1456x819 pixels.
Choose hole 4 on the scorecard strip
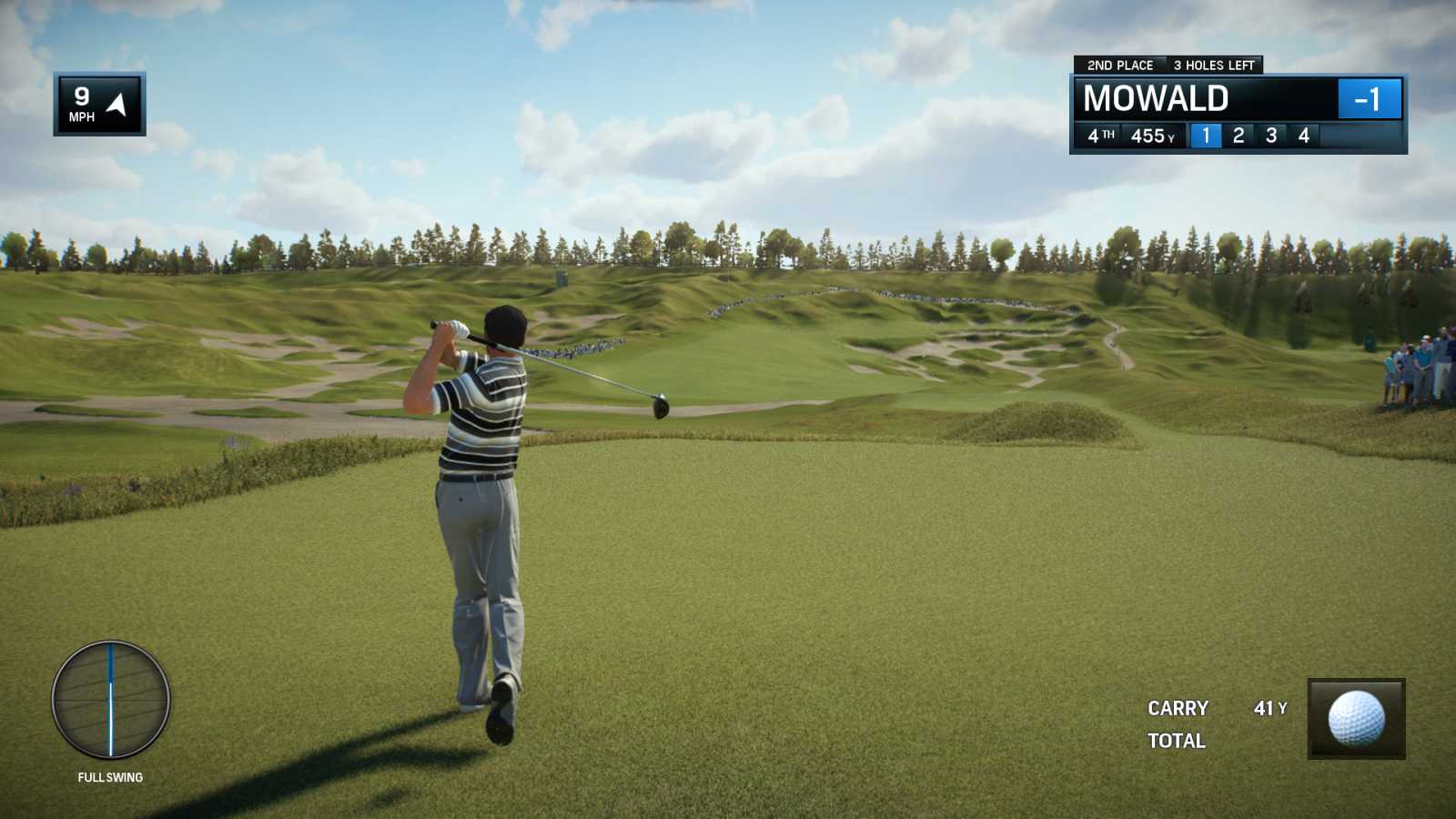(1304, 136)
